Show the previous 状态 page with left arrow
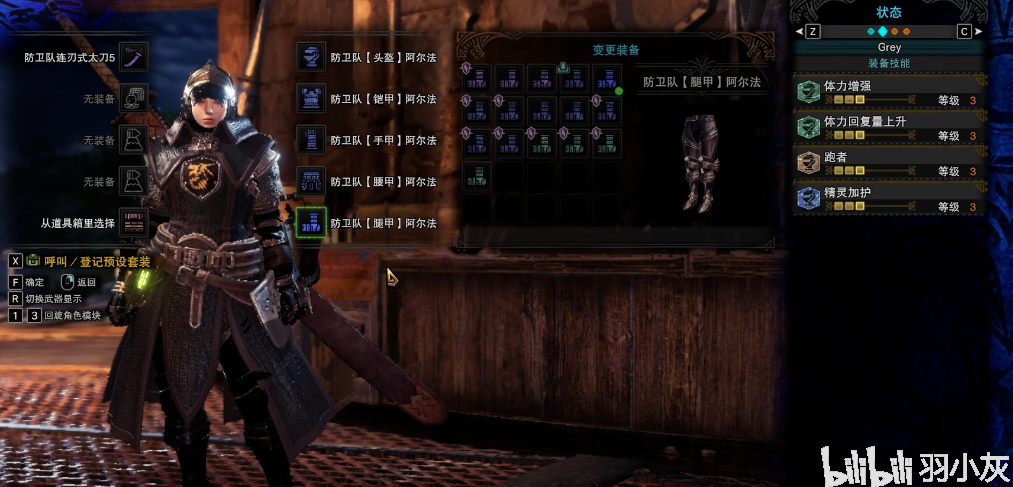 click(801, 31)
